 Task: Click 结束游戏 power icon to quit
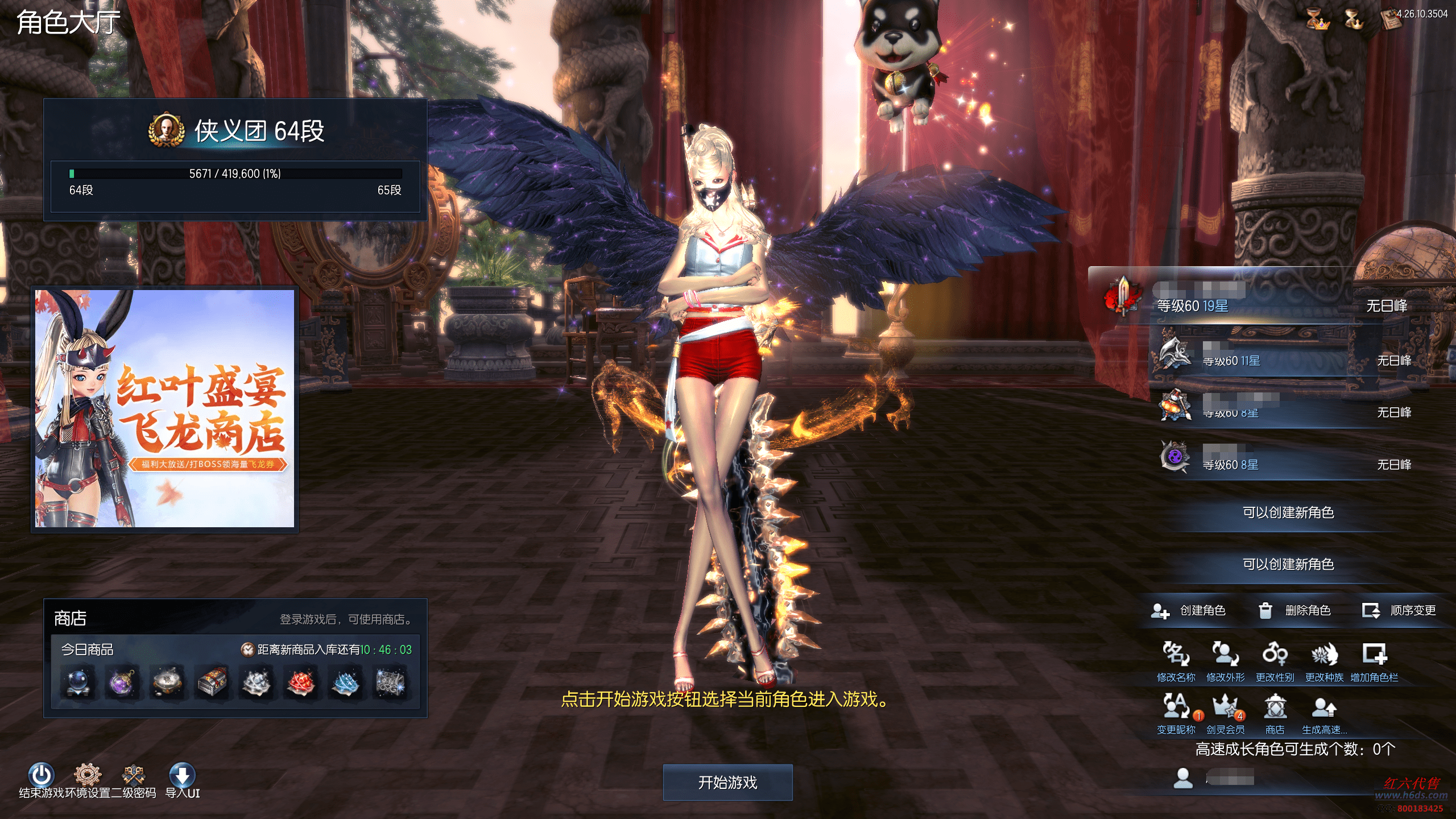42,776
